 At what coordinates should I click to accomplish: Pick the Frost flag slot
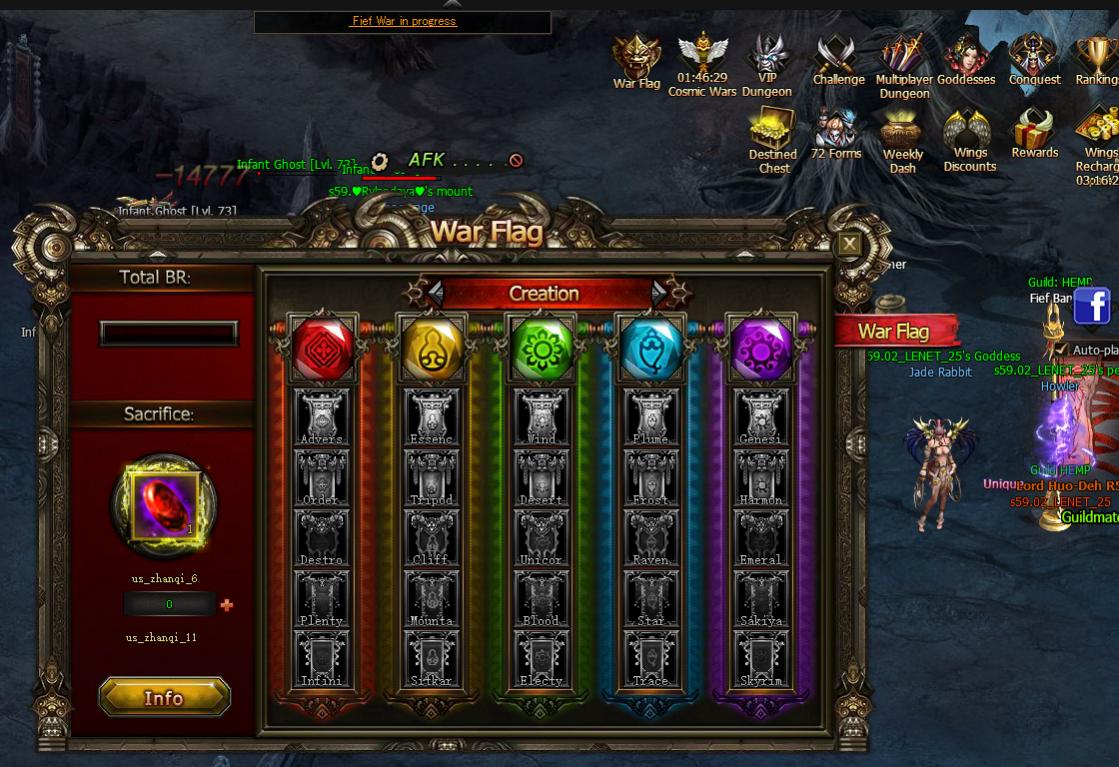(650, 476)
